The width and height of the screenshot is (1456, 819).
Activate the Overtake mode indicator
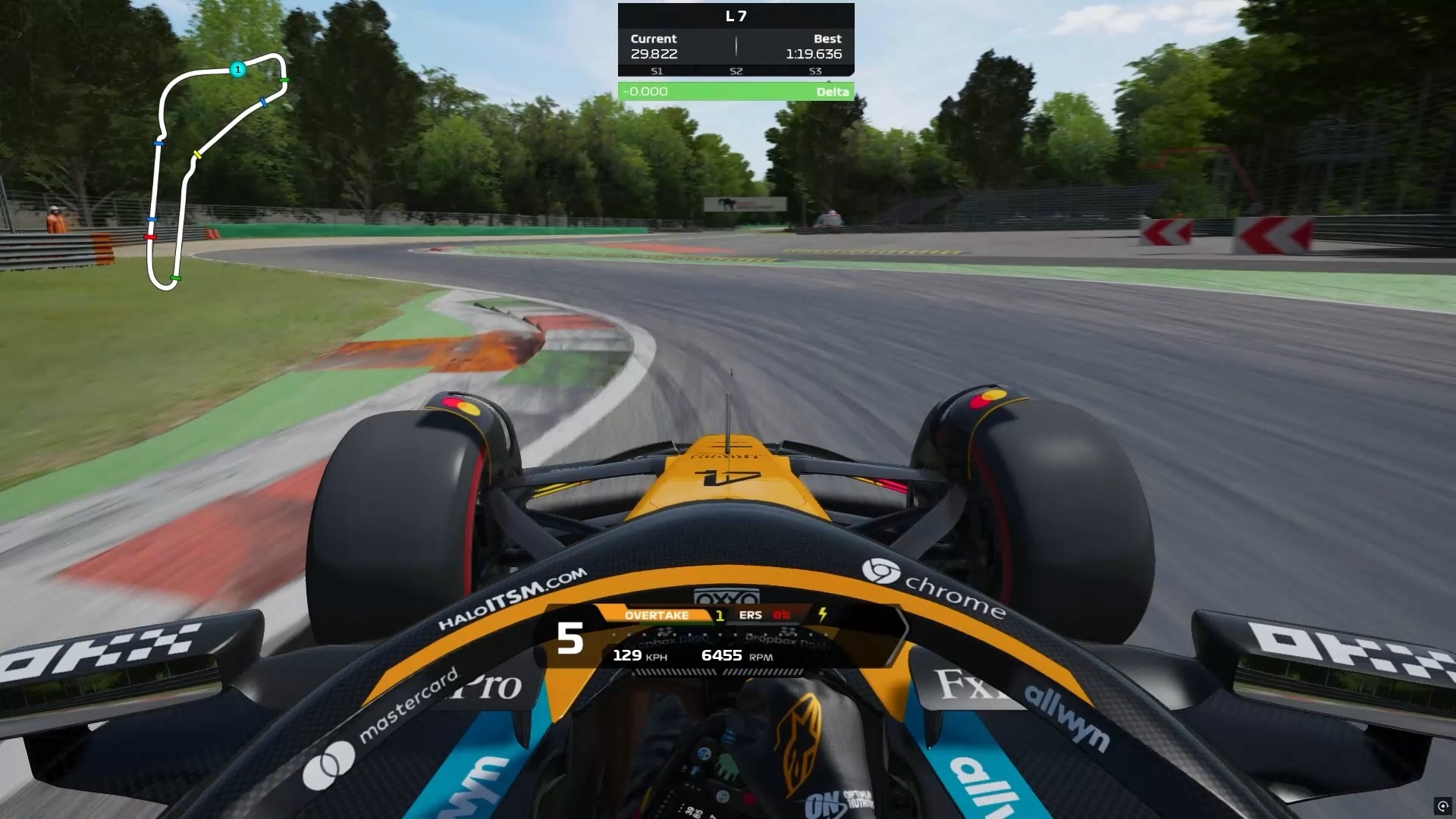[657, 615]
